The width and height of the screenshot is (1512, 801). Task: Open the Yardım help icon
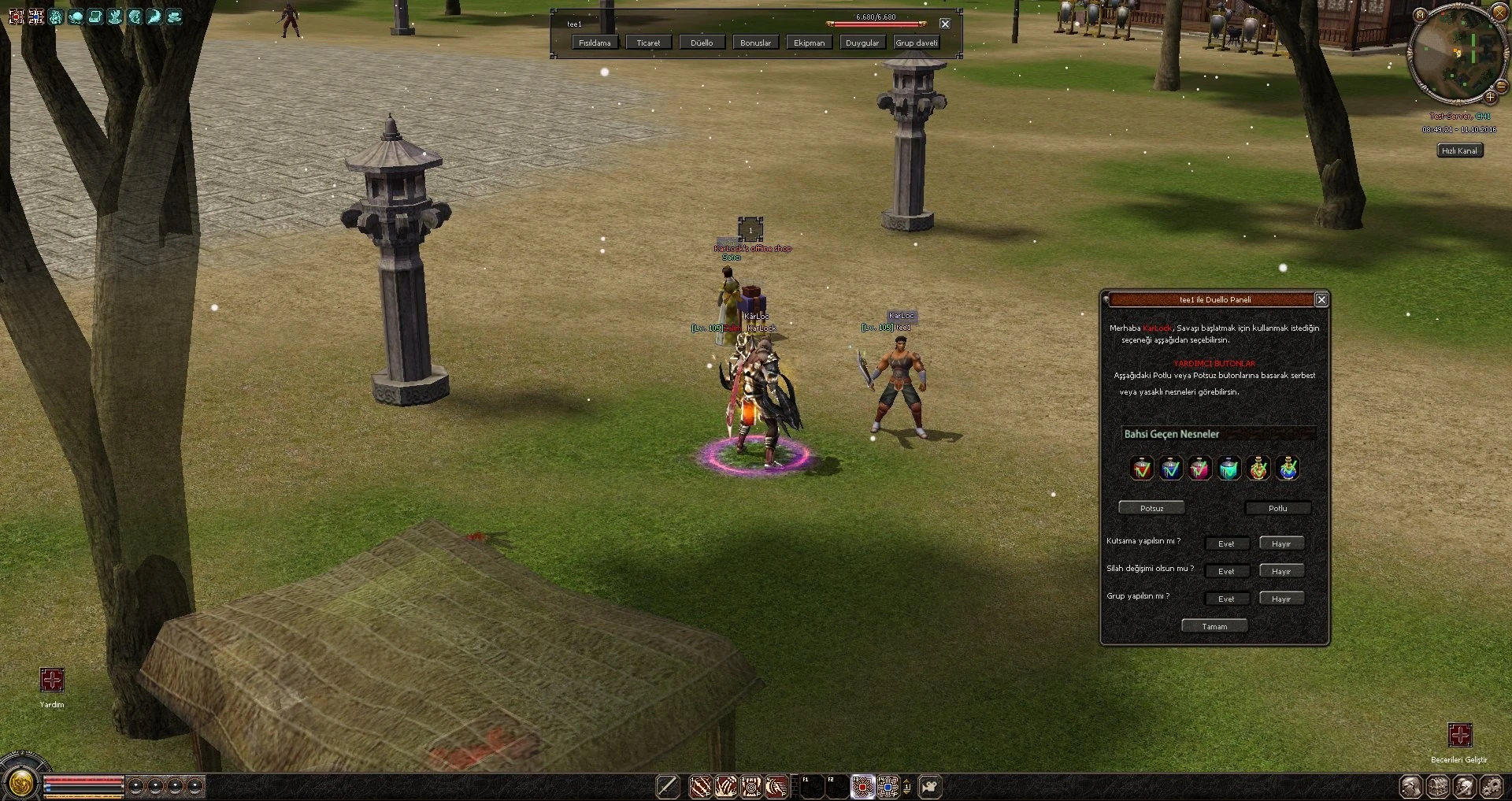click(x=52, y=680)
